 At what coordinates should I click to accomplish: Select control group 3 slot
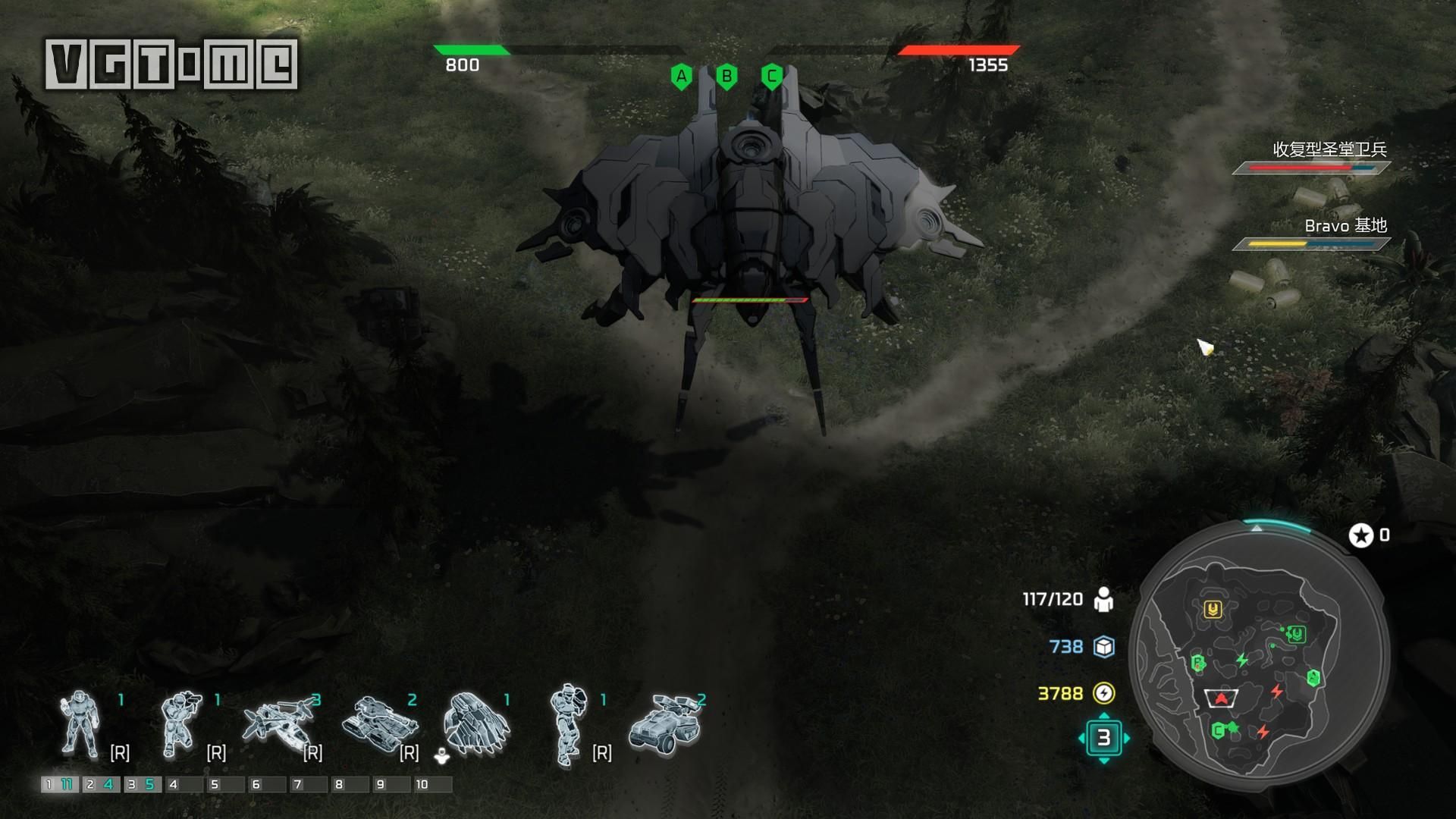pos(142,784)
